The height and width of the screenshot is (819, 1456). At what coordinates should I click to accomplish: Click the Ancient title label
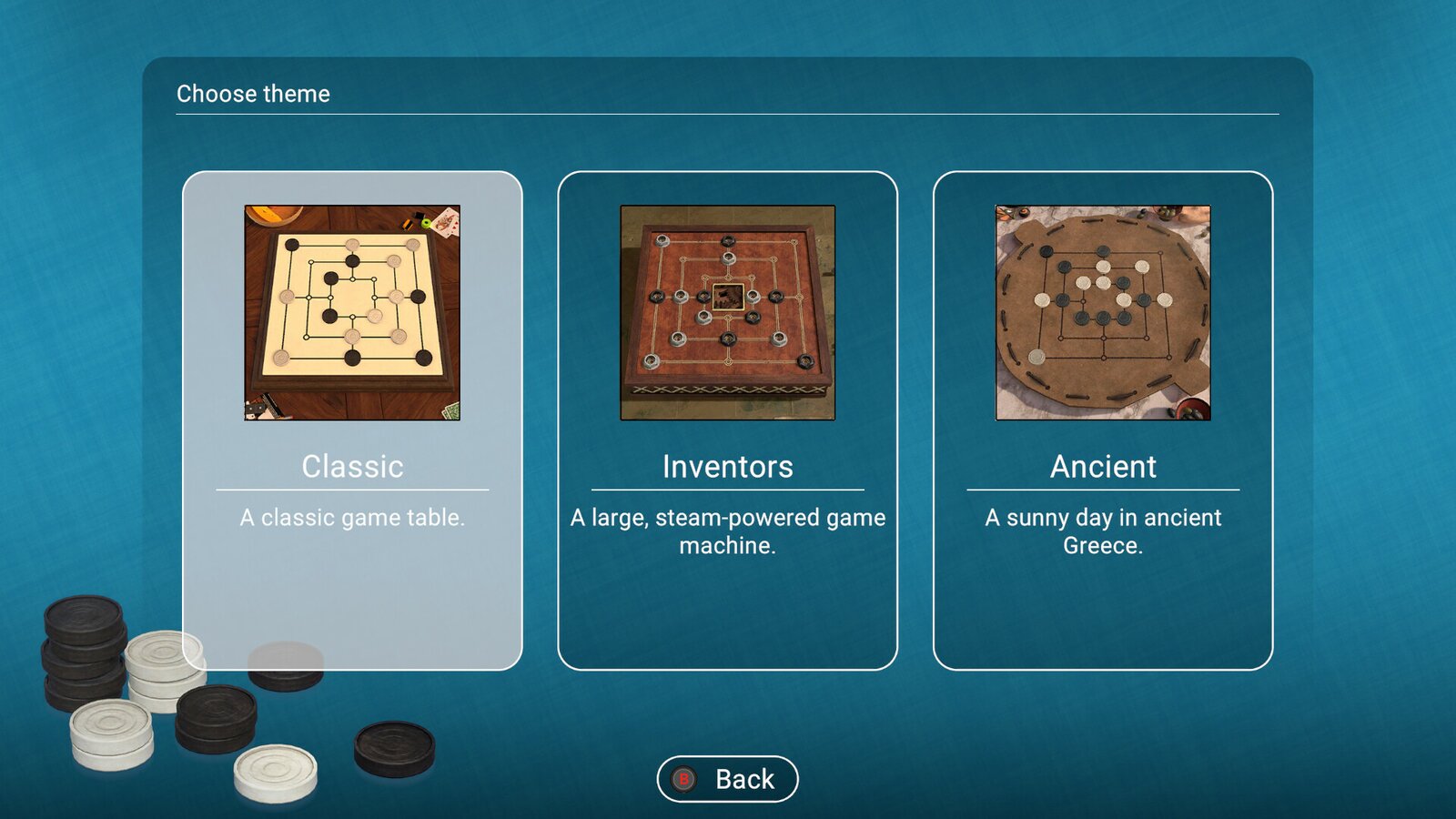pos(1103,467)
